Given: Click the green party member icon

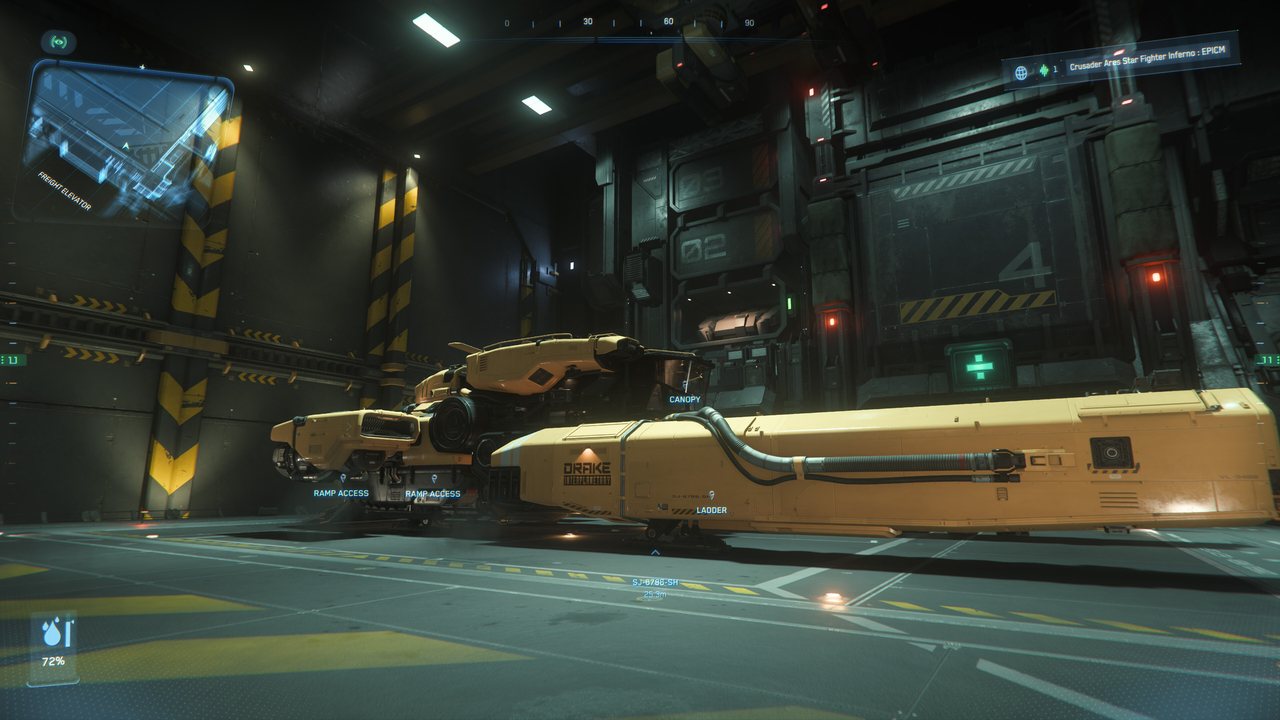Looking at the screenshot, I should click(x=1044, y=69).
